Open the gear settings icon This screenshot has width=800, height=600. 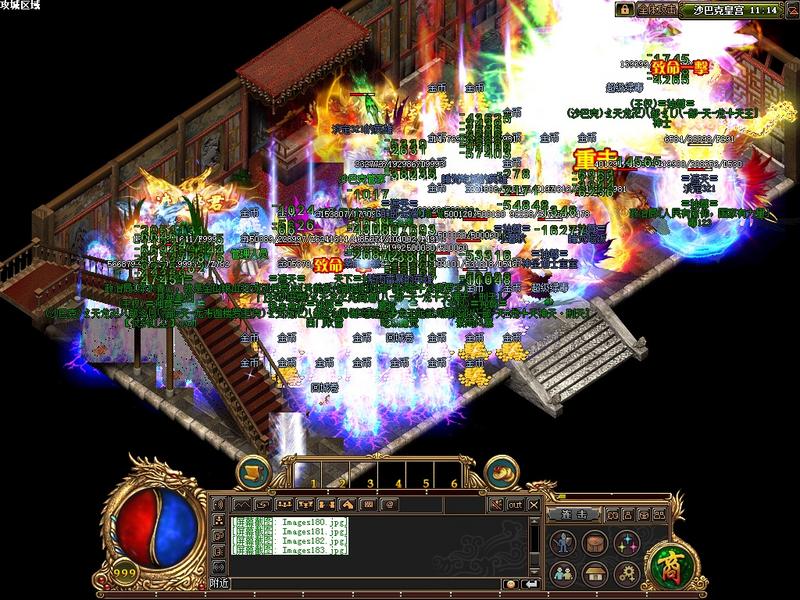click(x=628, y=574)
